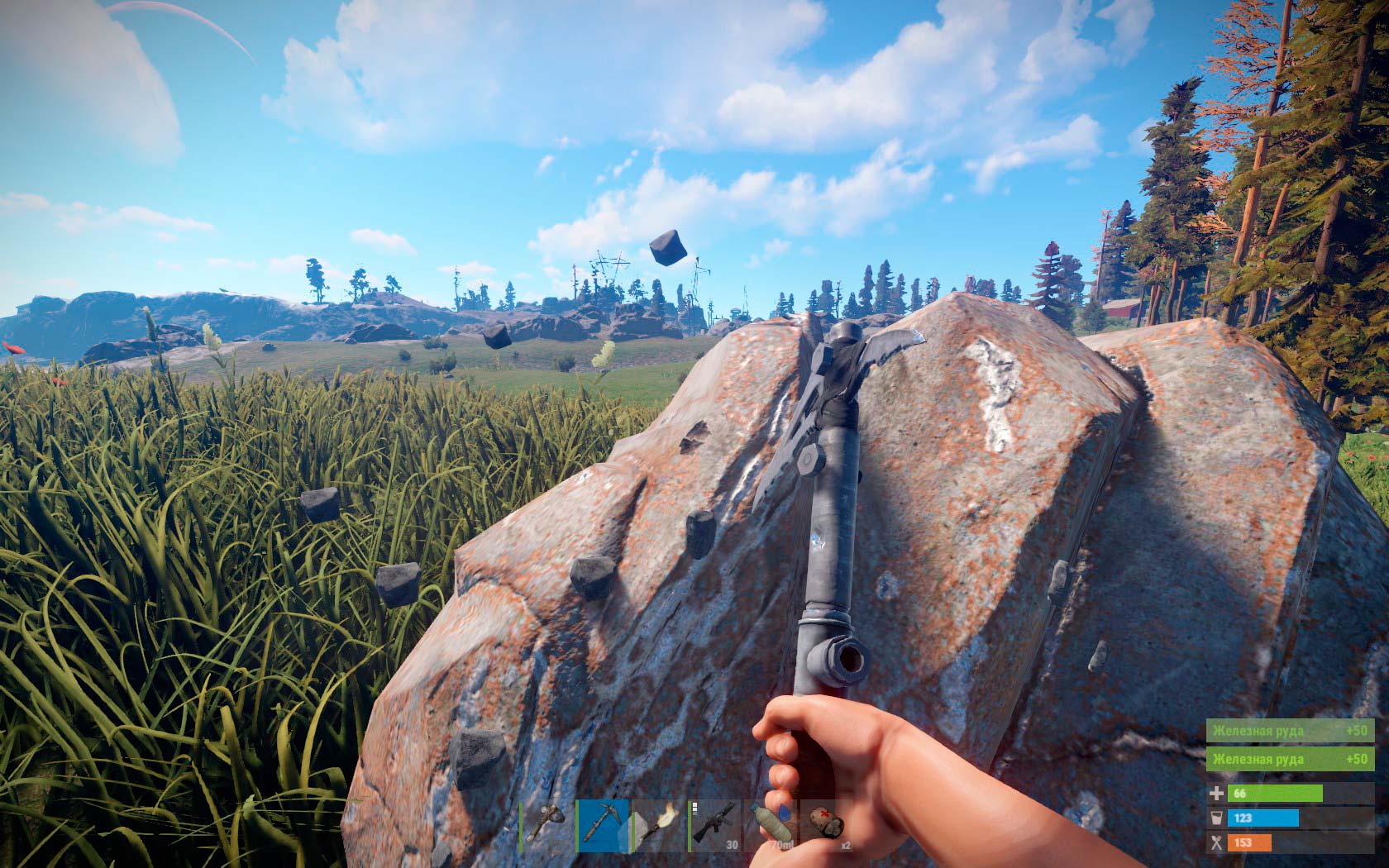Click the durability bar on the hatchet slot
Screen dimensions: 1389x868
[520, 825]
